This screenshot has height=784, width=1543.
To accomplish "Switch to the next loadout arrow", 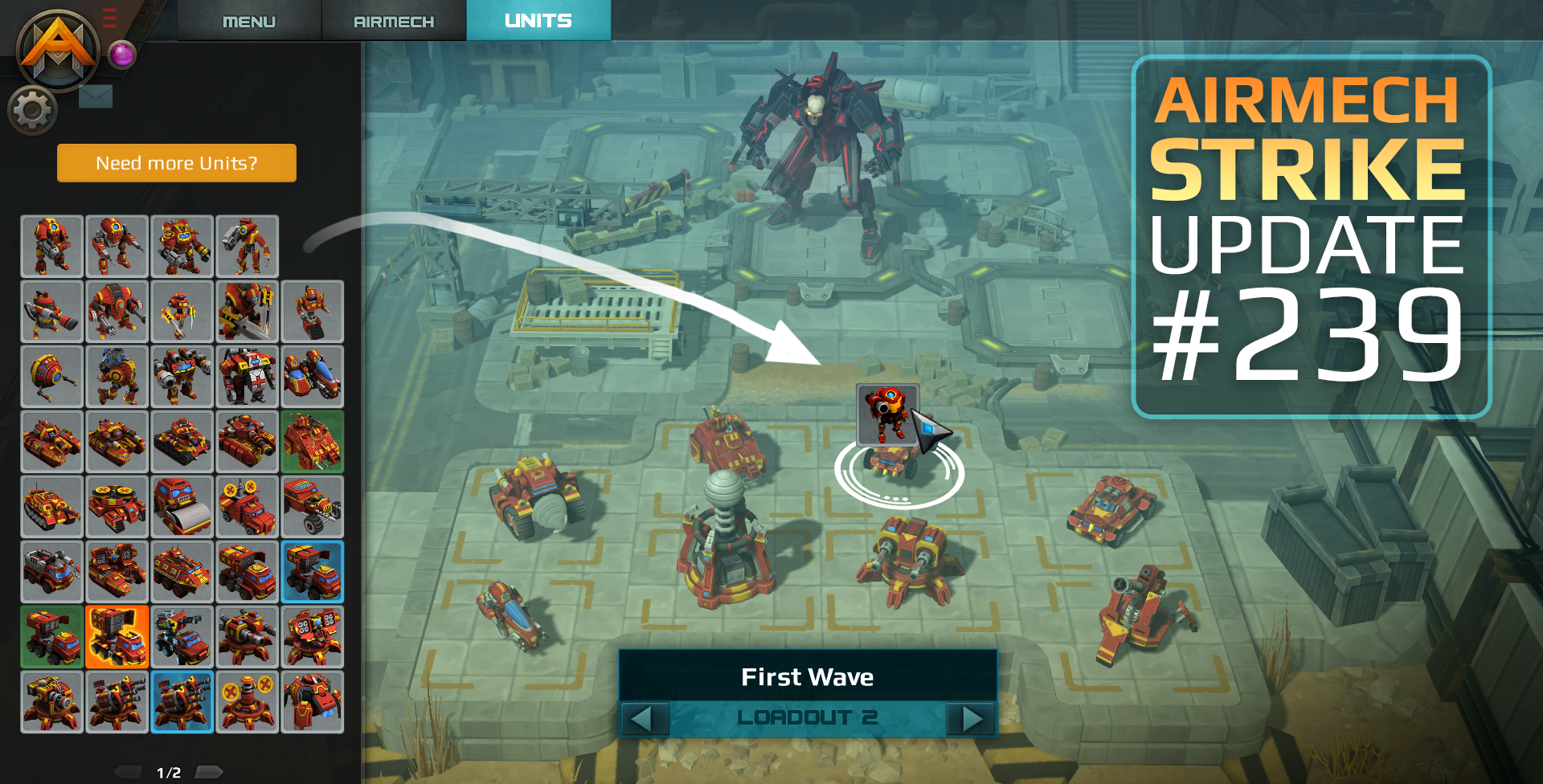I will (x=972, y=718).
